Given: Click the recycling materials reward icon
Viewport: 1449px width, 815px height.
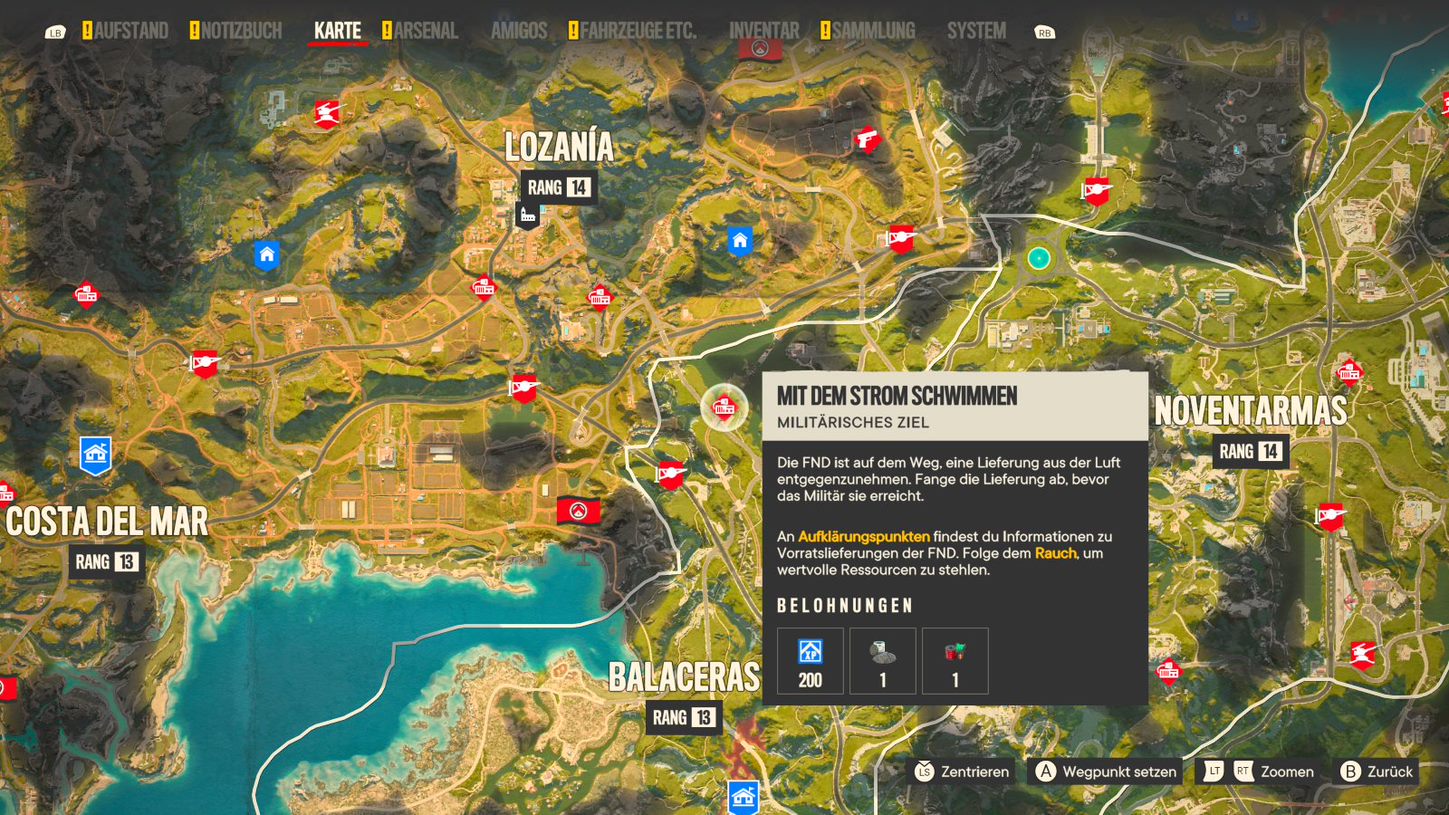Looking at the screenshot, I should [x=955, y=660].
